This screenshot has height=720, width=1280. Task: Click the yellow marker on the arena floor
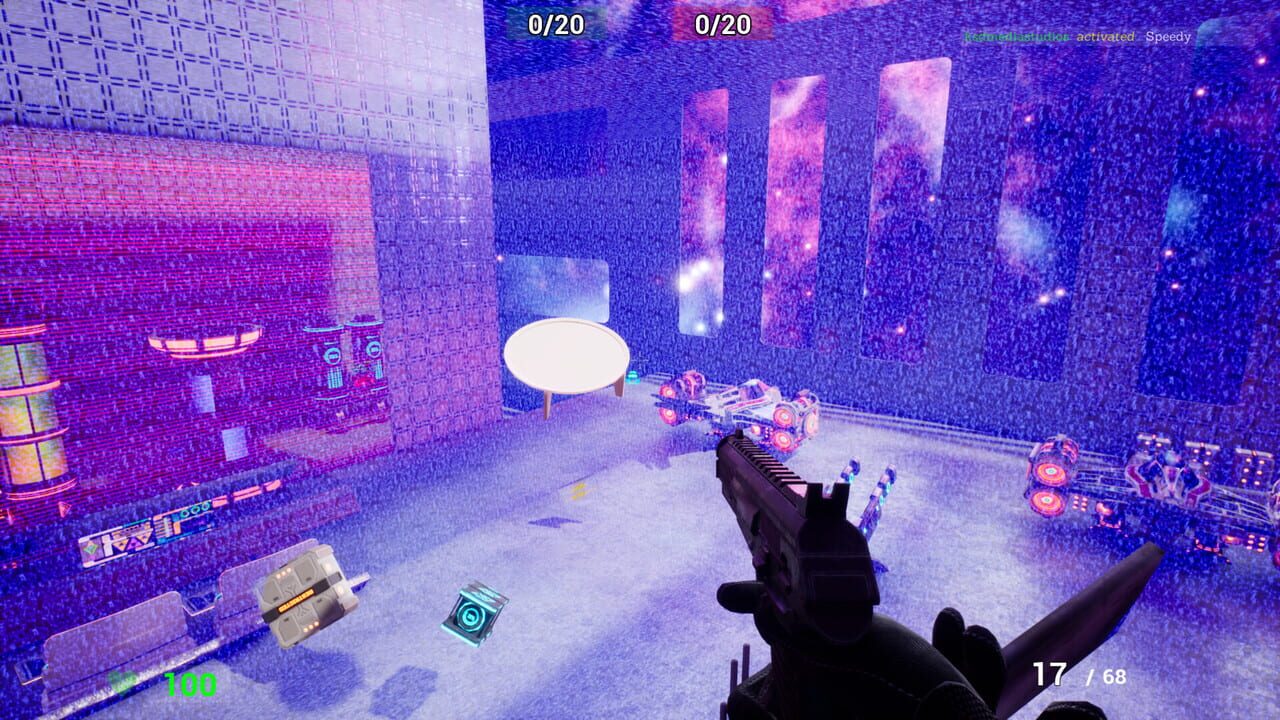[580, 490]
